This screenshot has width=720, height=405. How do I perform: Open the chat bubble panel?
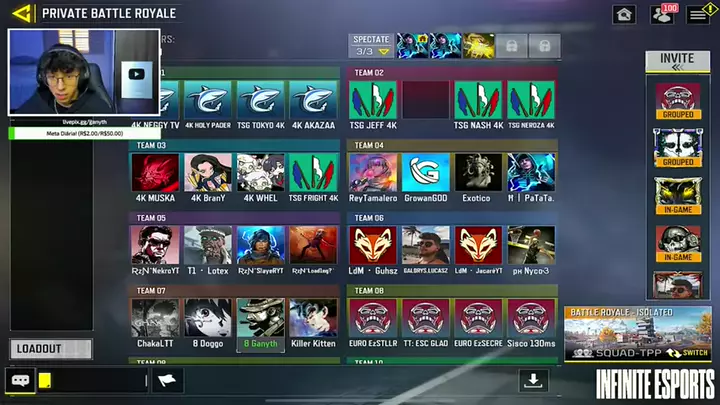[20, 380]
